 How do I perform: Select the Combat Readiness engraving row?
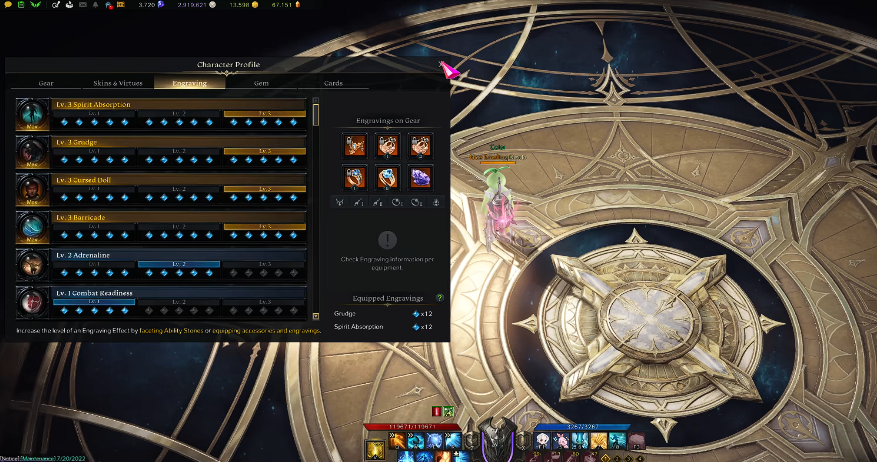(x=160, y=299)
